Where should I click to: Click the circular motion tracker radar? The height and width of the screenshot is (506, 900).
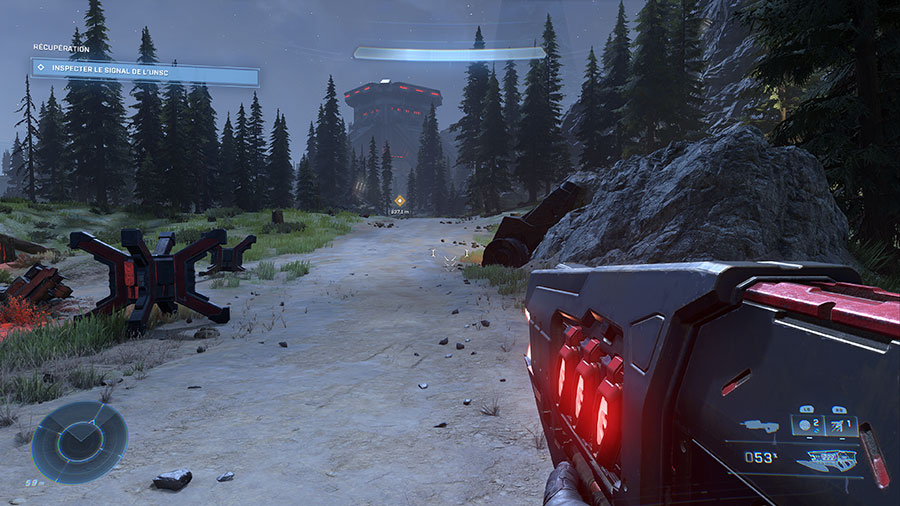click(79, 441)
